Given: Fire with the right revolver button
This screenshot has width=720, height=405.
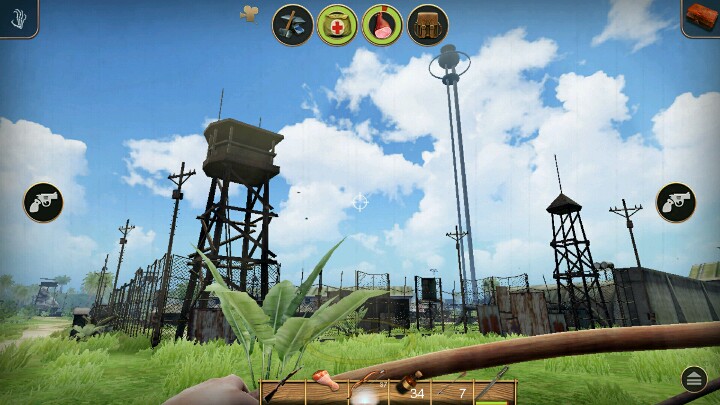Looking at the screenshot, I should [x=676, y=203].
